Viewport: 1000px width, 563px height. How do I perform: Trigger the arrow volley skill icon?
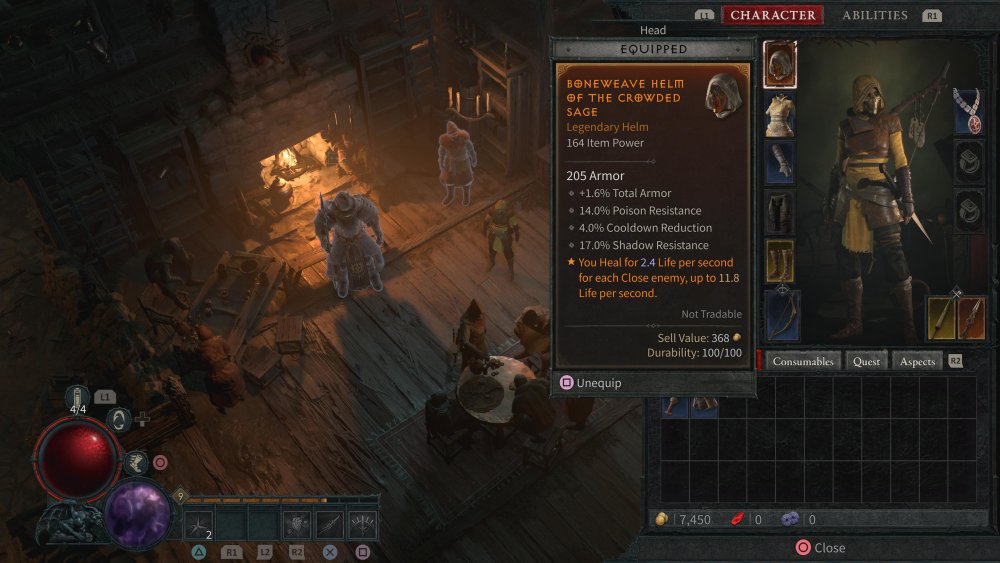point(362,523)
